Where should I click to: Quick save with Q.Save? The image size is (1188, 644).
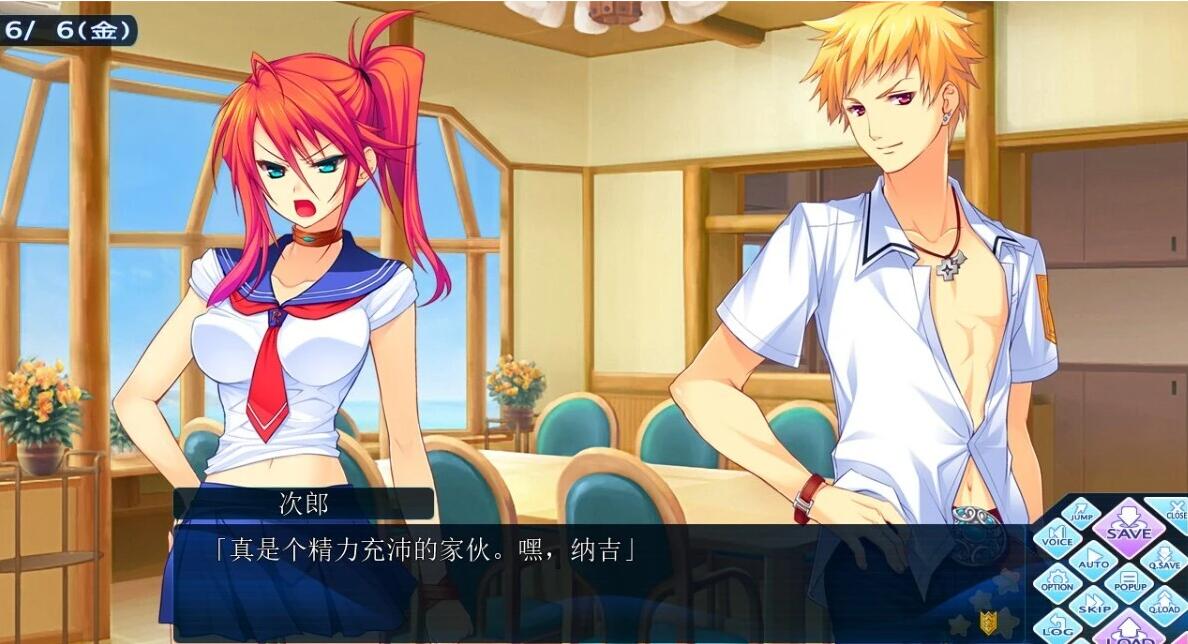[1163, 562]
